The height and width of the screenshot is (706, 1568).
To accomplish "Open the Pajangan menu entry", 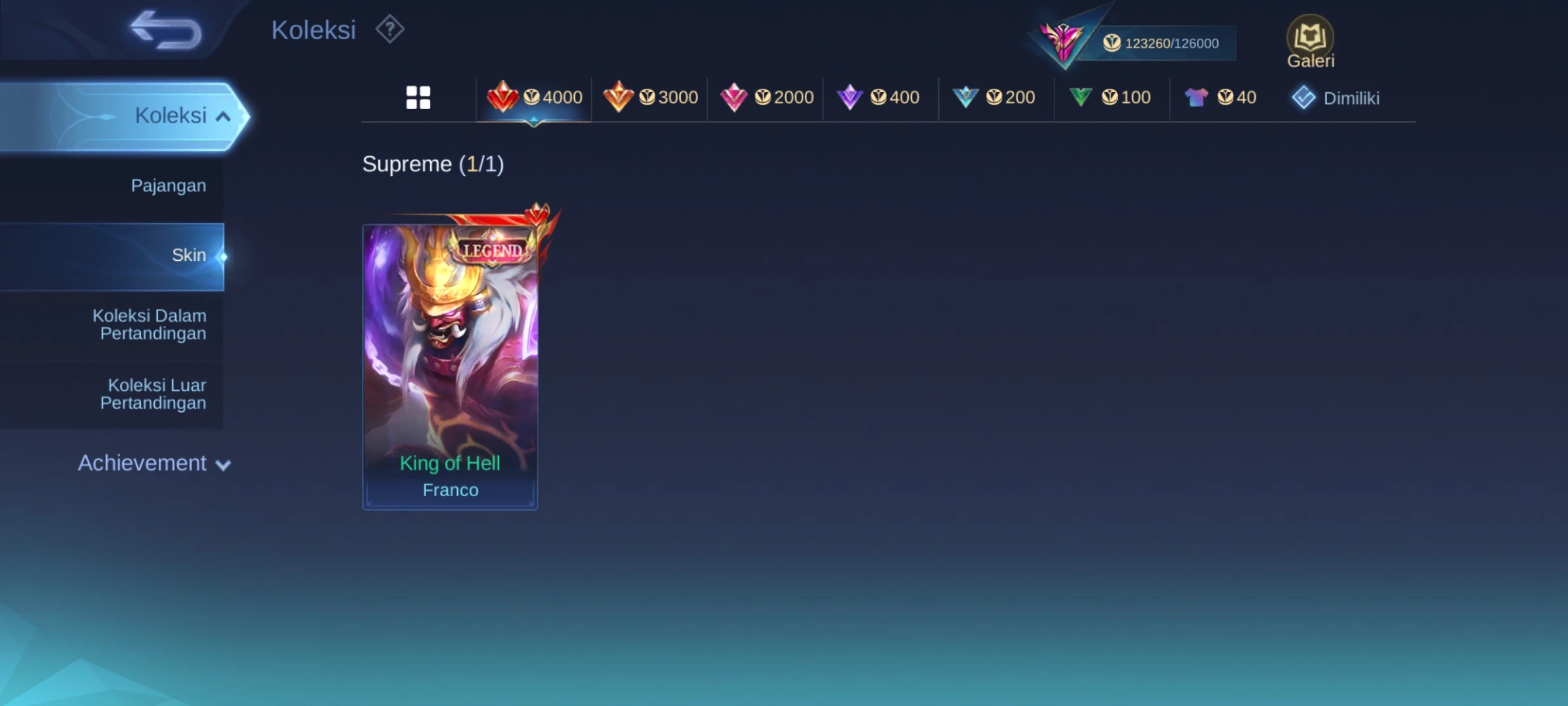I will pyautogui.click(x=169, y=186).
